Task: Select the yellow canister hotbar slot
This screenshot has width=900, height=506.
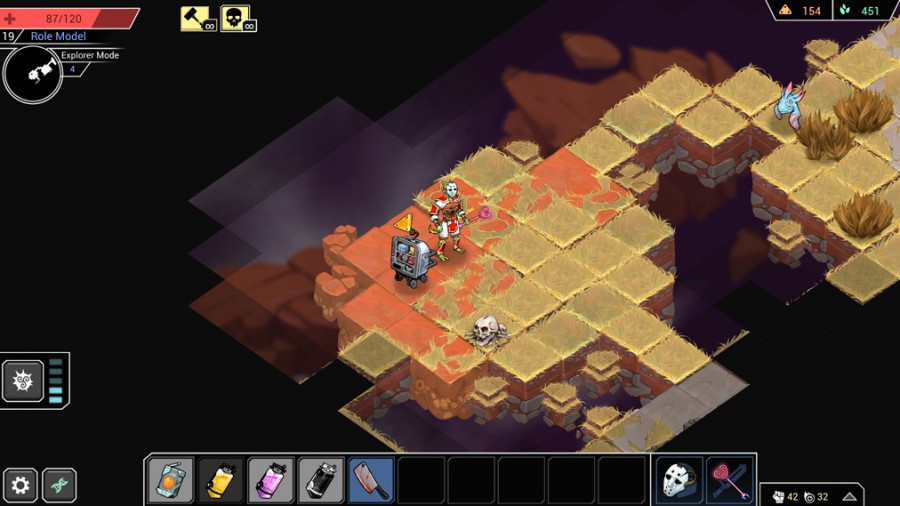Action: coord(221,481)
